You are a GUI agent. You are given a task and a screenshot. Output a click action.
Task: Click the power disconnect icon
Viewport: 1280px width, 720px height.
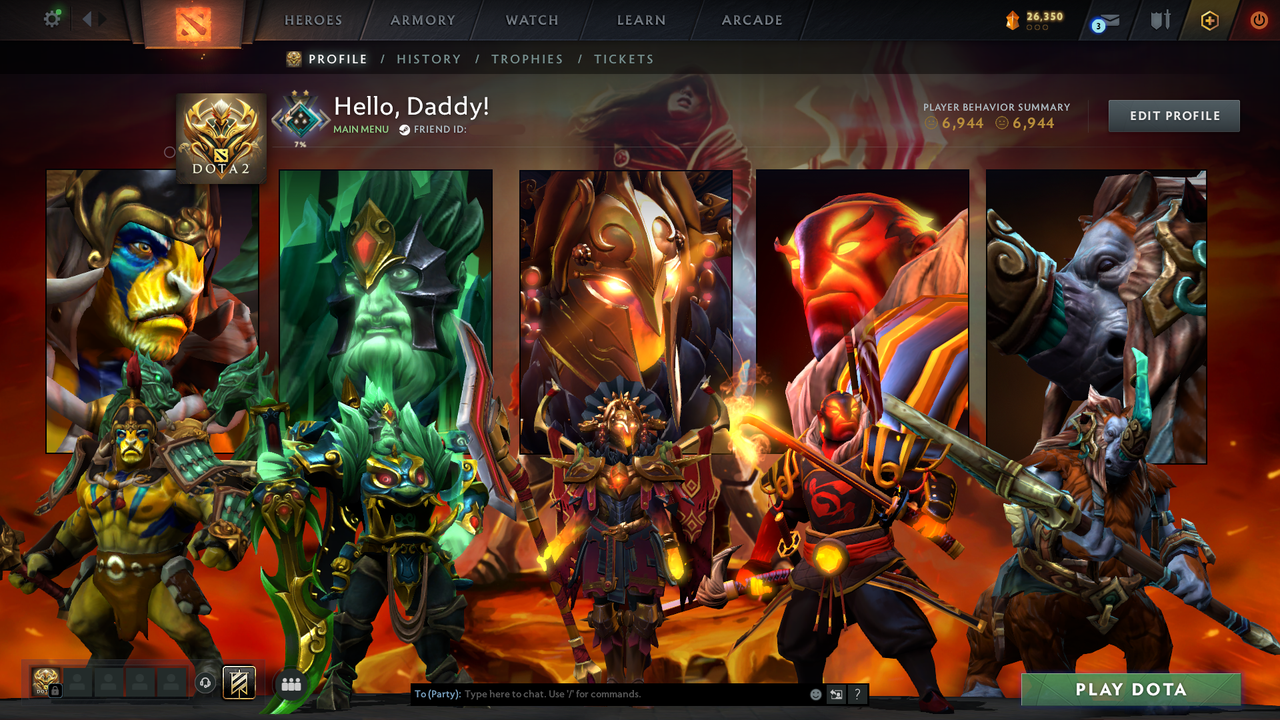click(x=1258, y=18)
